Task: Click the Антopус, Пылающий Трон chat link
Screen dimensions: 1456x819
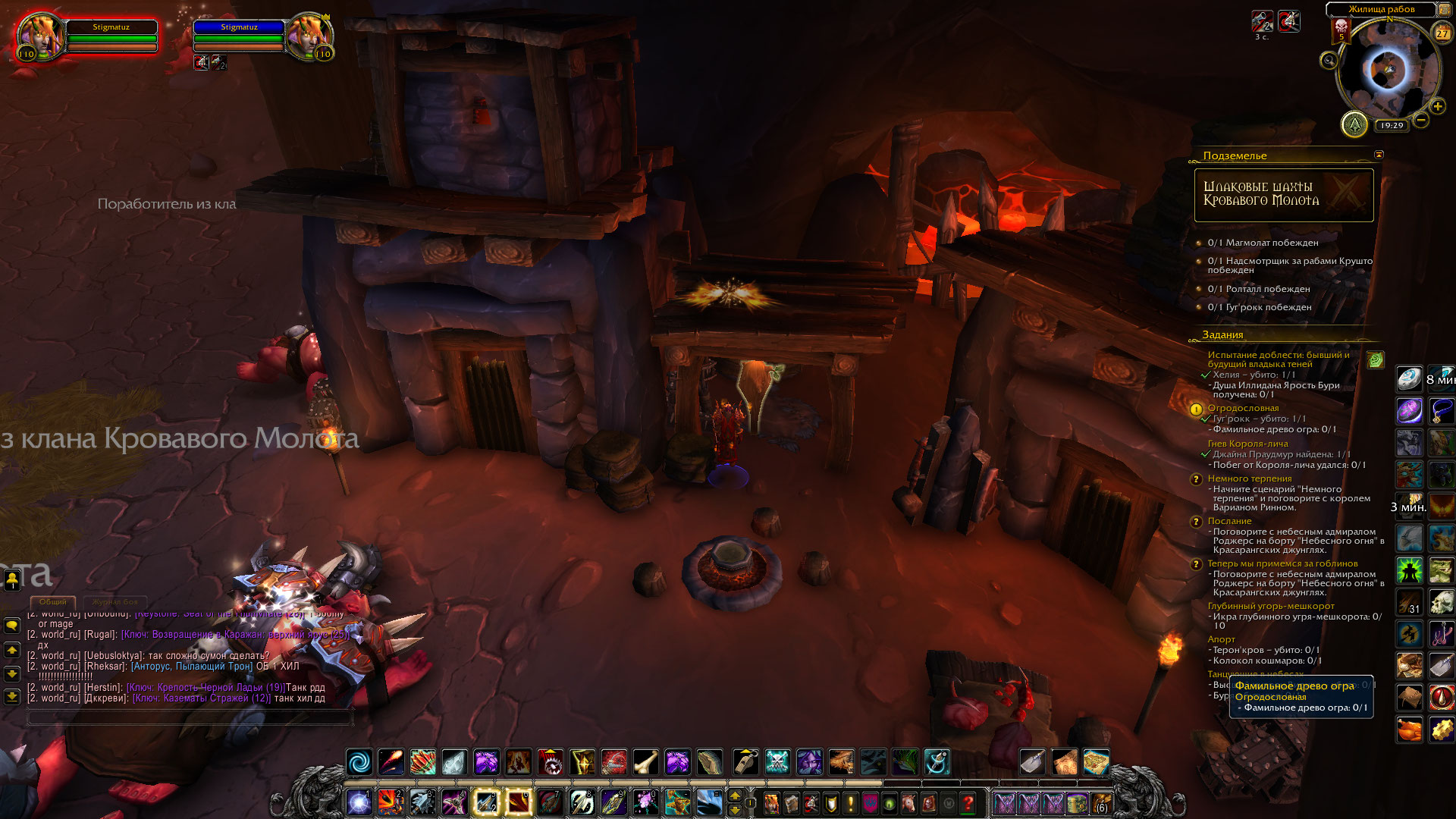Action: click(x=192, y=667)
